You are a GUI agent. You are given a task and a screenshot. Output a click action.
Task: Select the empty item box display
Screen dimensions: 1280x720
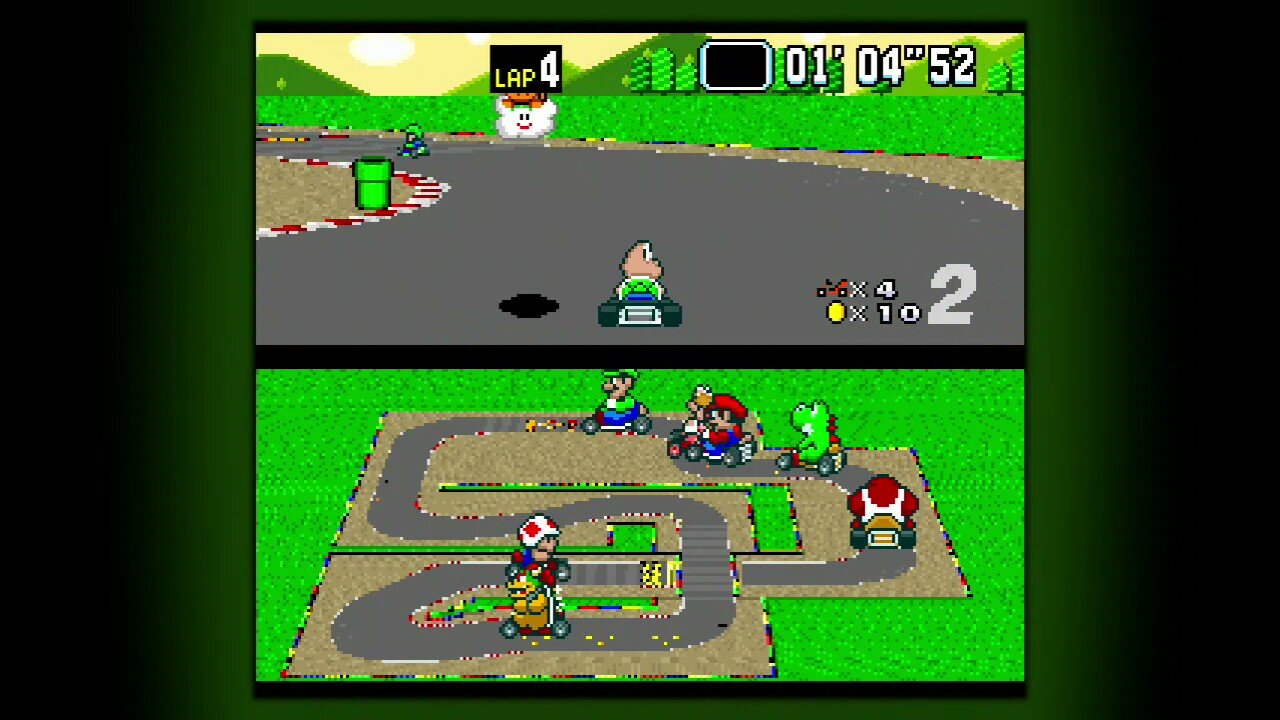(736, 65)
